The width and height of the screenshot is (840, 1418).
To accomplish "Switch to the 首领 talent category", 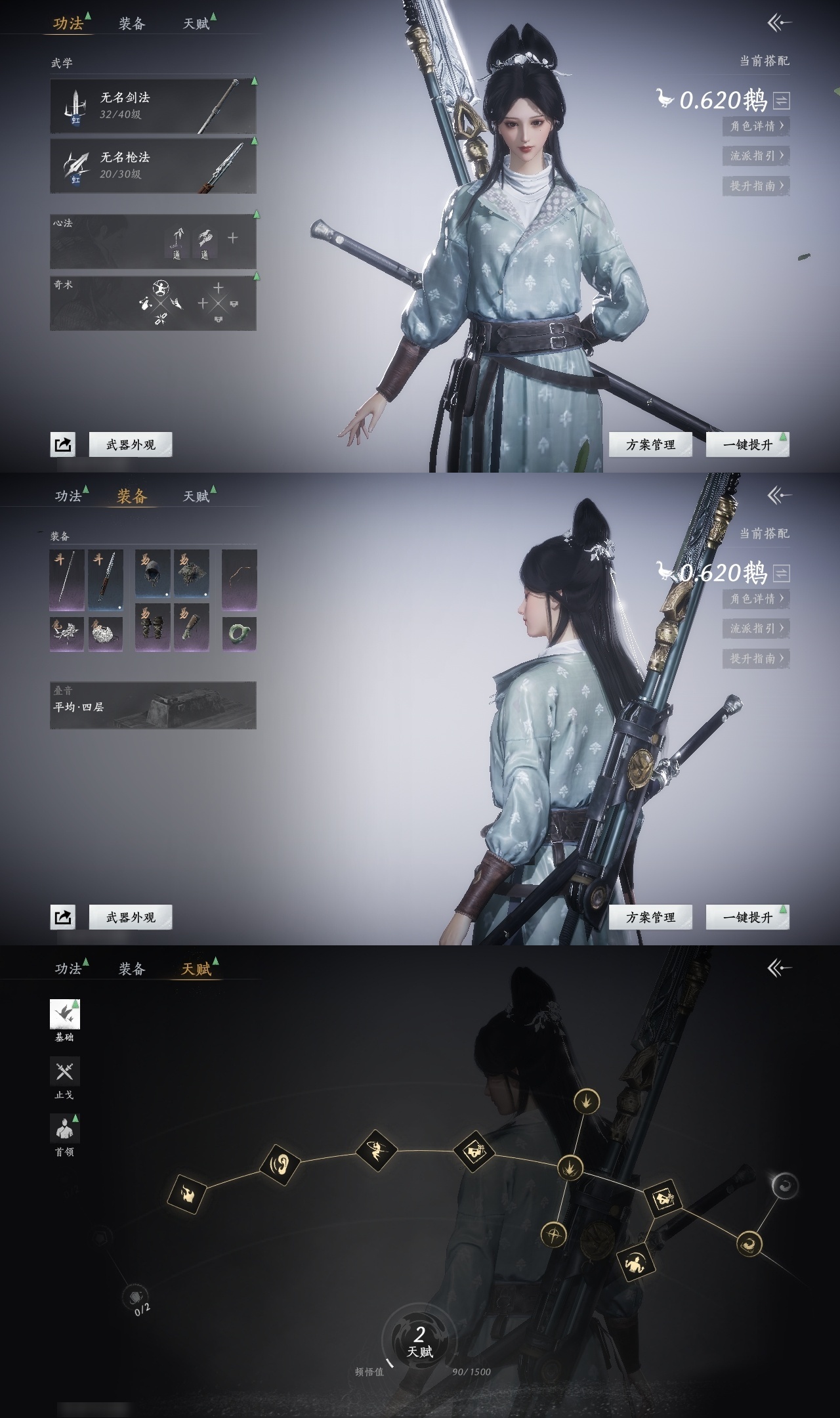I will coord(65,1129).
